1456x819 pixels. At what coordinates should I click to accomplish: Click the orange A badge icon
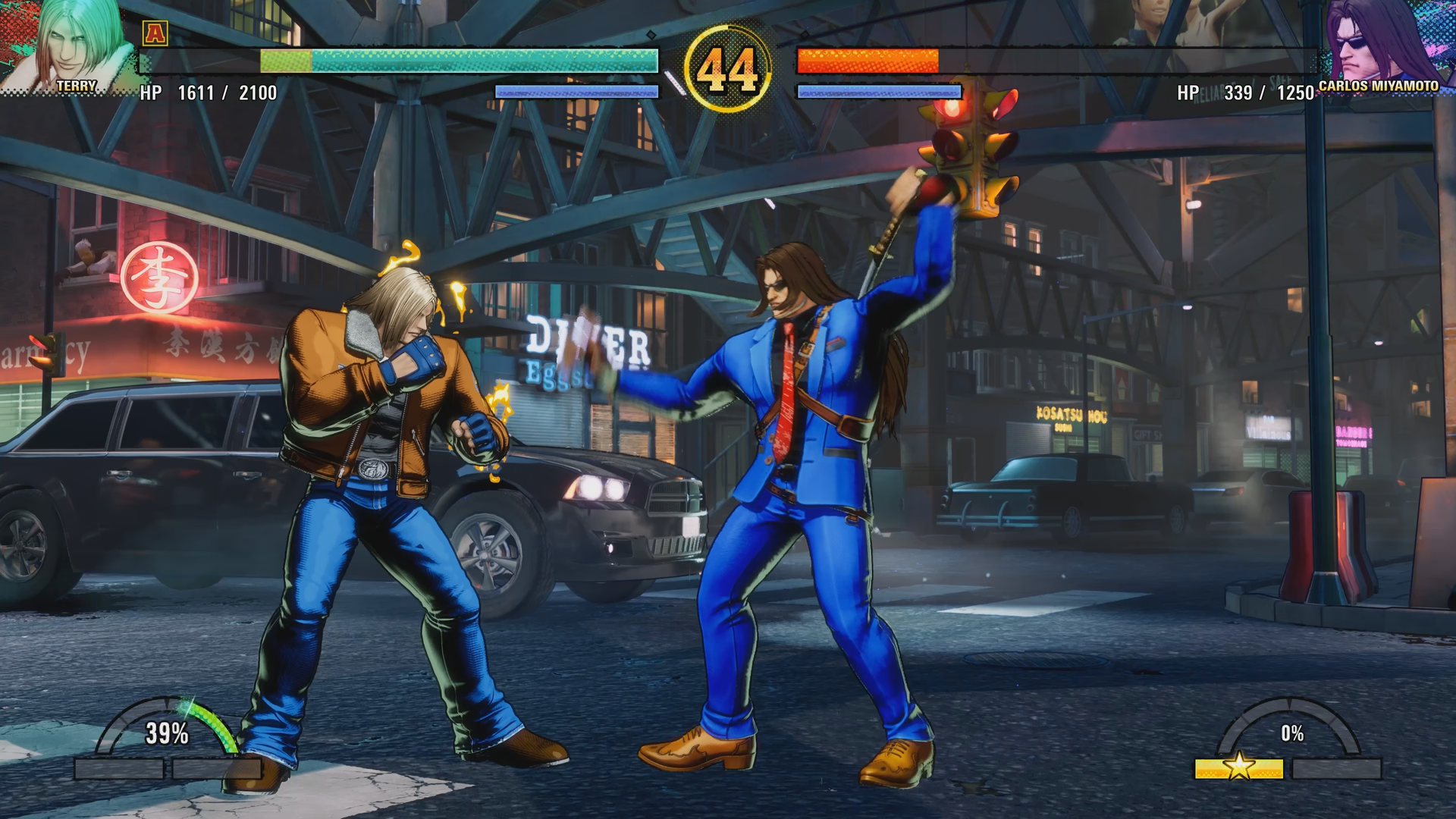[155, 33]
